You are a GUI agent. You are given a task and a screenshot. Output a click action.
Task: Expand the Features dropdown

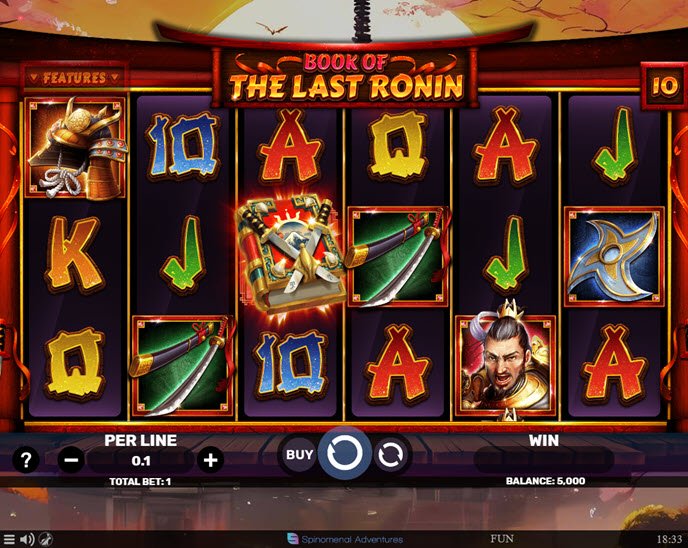[75, 77]
